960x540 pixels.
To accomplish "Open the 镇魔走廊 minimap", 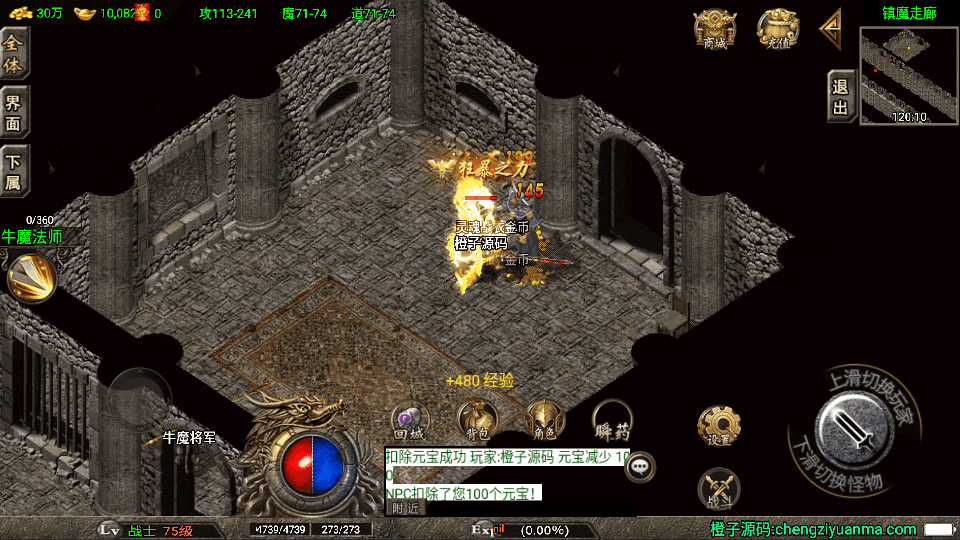I will 908,75.
